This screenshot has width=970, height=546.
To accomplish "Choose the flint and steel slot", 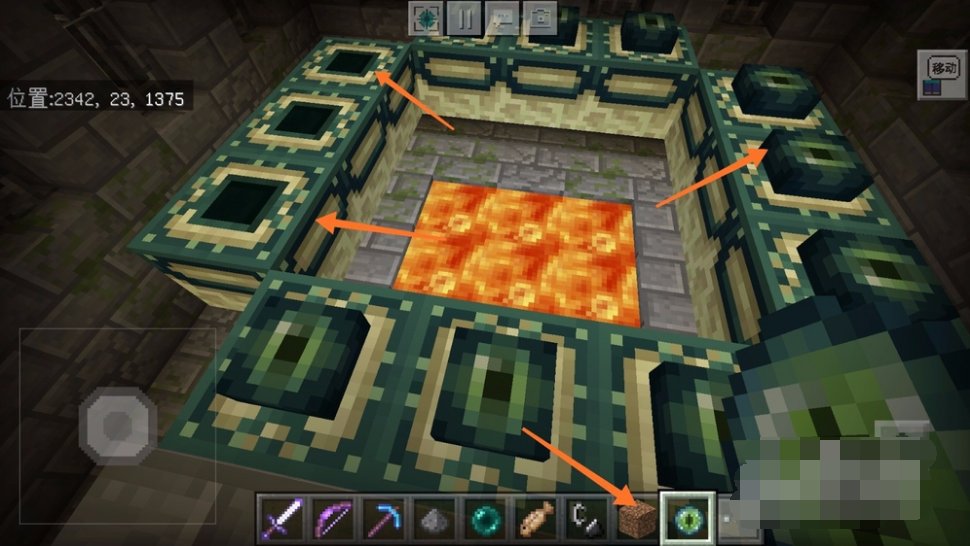I will (583, 518).
